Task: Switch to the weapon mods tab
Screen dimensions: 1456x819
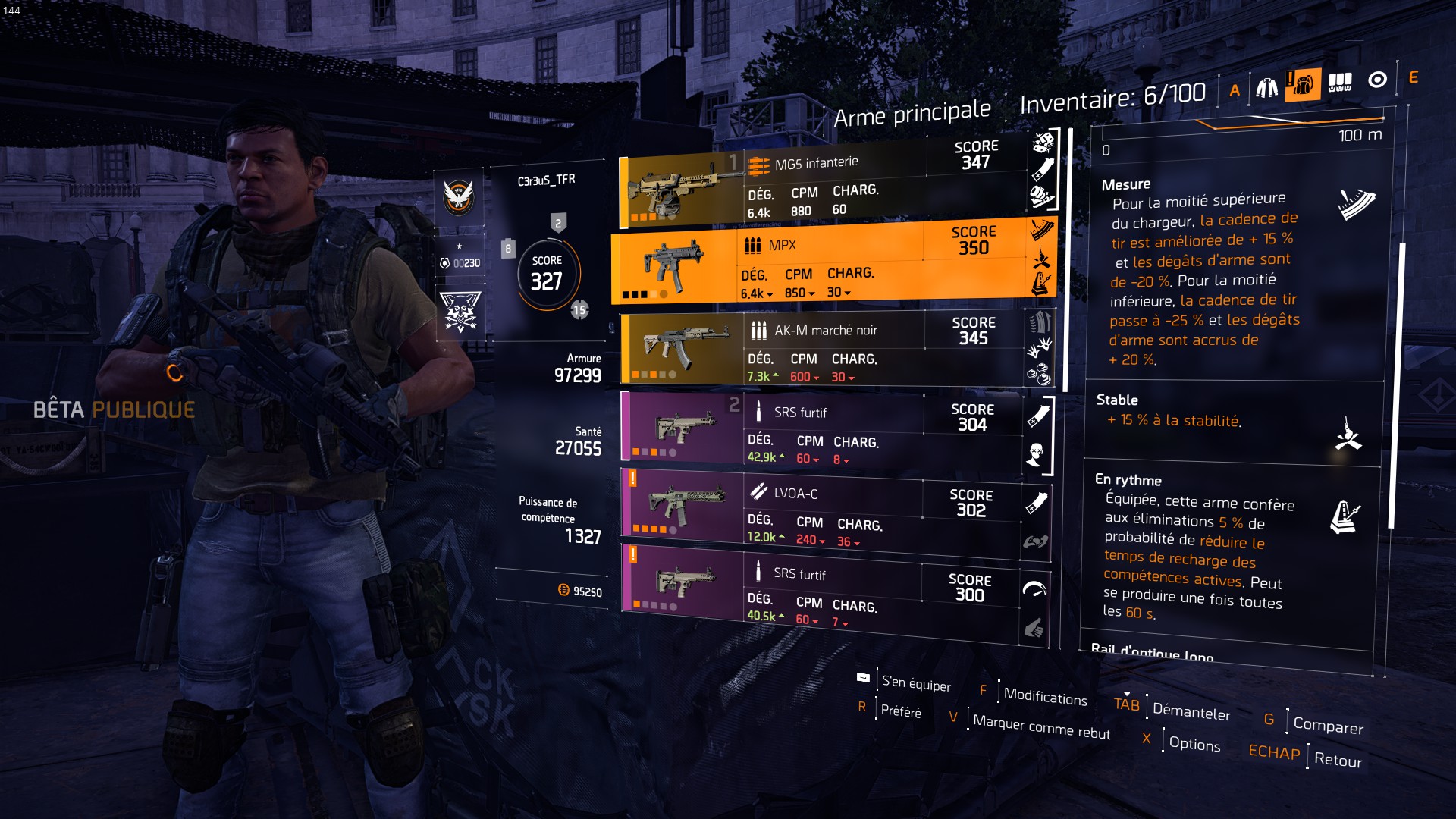Action: click(x=1340, y=82)
